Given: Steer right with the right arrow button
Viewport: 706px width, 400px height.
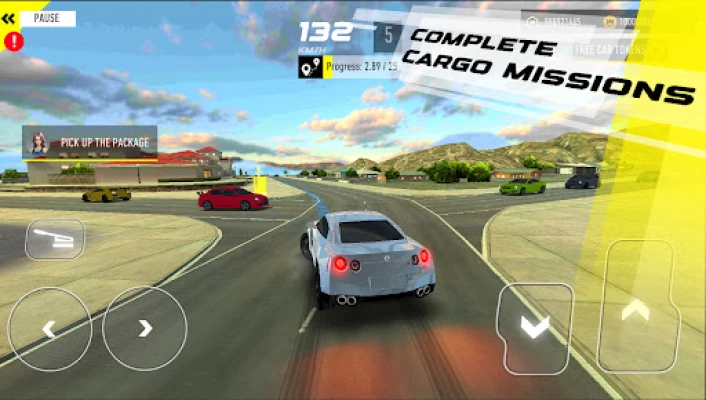Looking at the screenshot, I should [145, 328].
